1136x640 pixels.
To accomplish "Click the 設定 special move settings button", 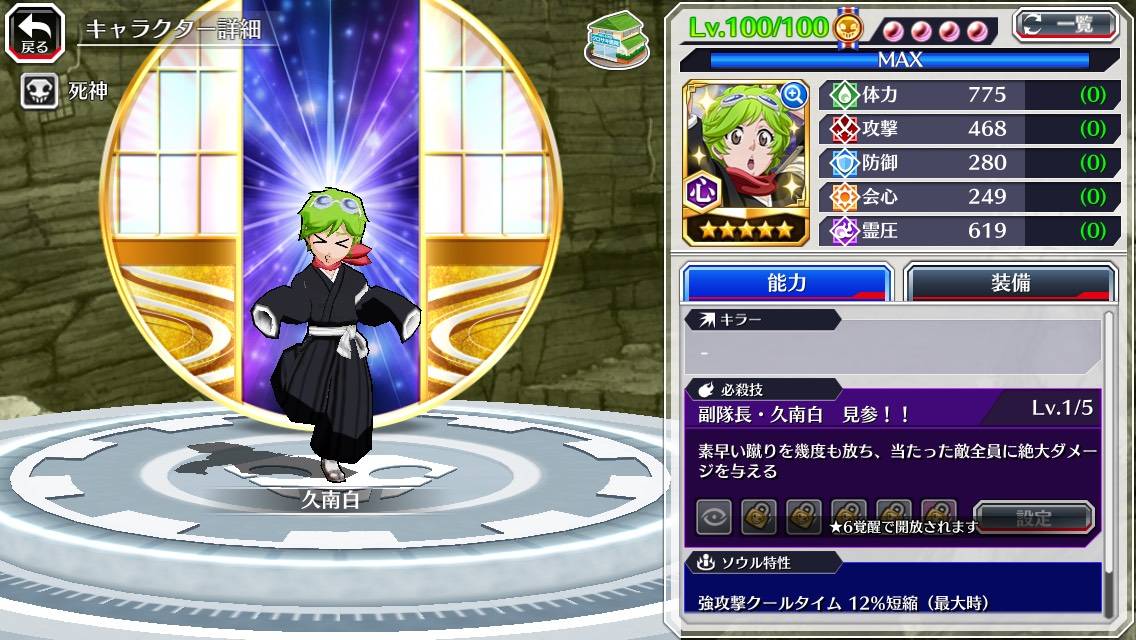I will (x=1034, y=518).
